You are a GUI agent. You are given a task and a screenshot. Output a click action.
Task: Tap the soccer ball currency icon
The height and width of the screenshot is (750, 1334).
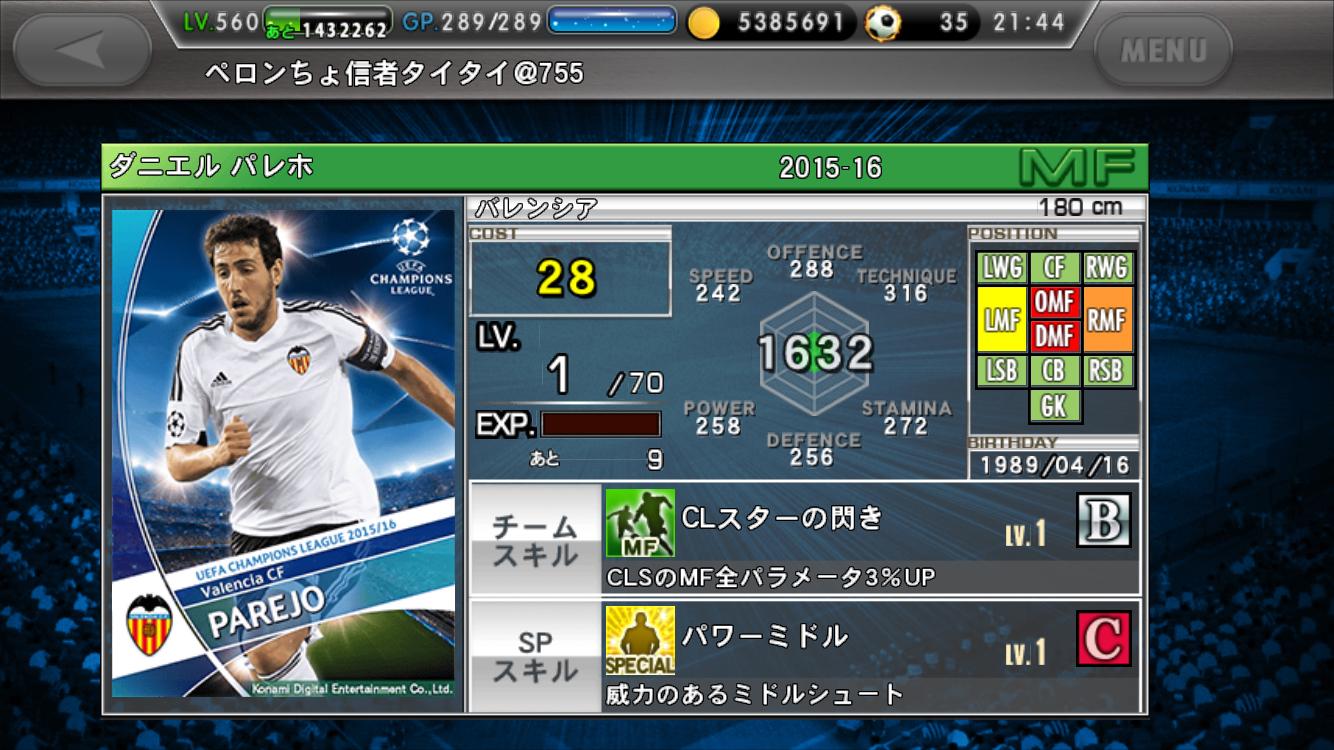click(883, 23)
